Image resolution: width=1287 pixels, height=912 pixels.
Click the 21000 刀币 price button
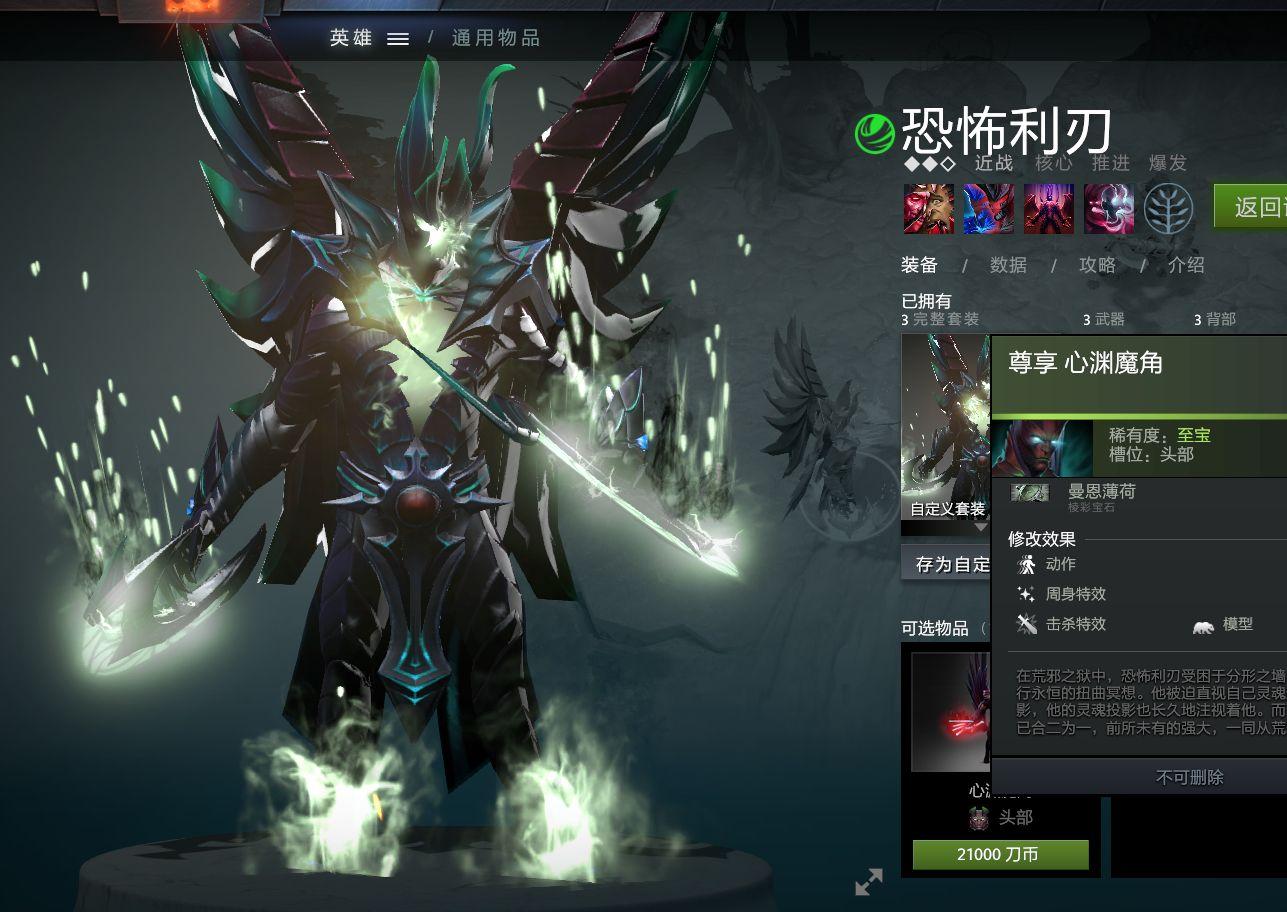coord(999,855)
